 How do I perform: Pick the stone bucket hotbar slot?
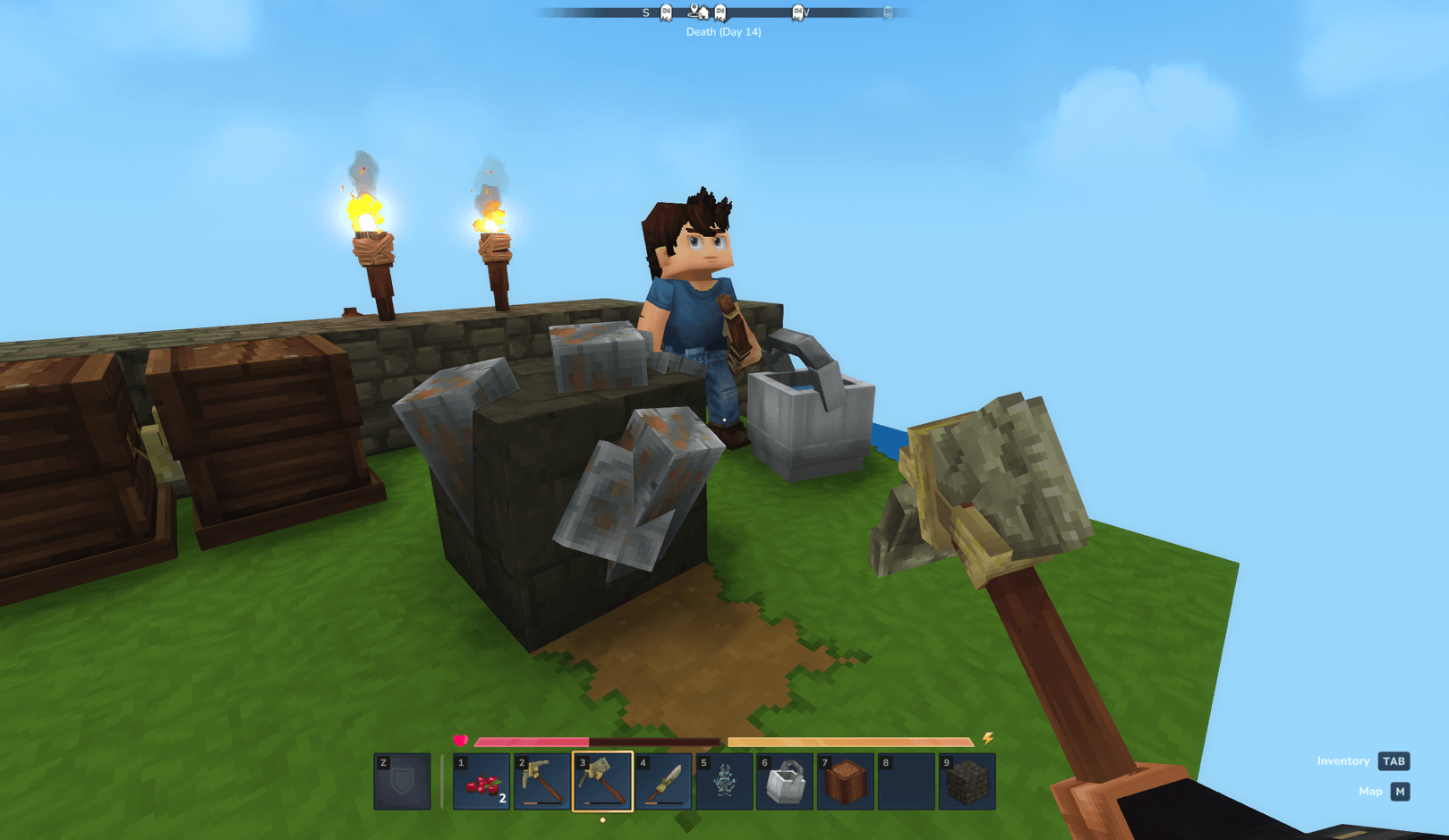point(785,782)
